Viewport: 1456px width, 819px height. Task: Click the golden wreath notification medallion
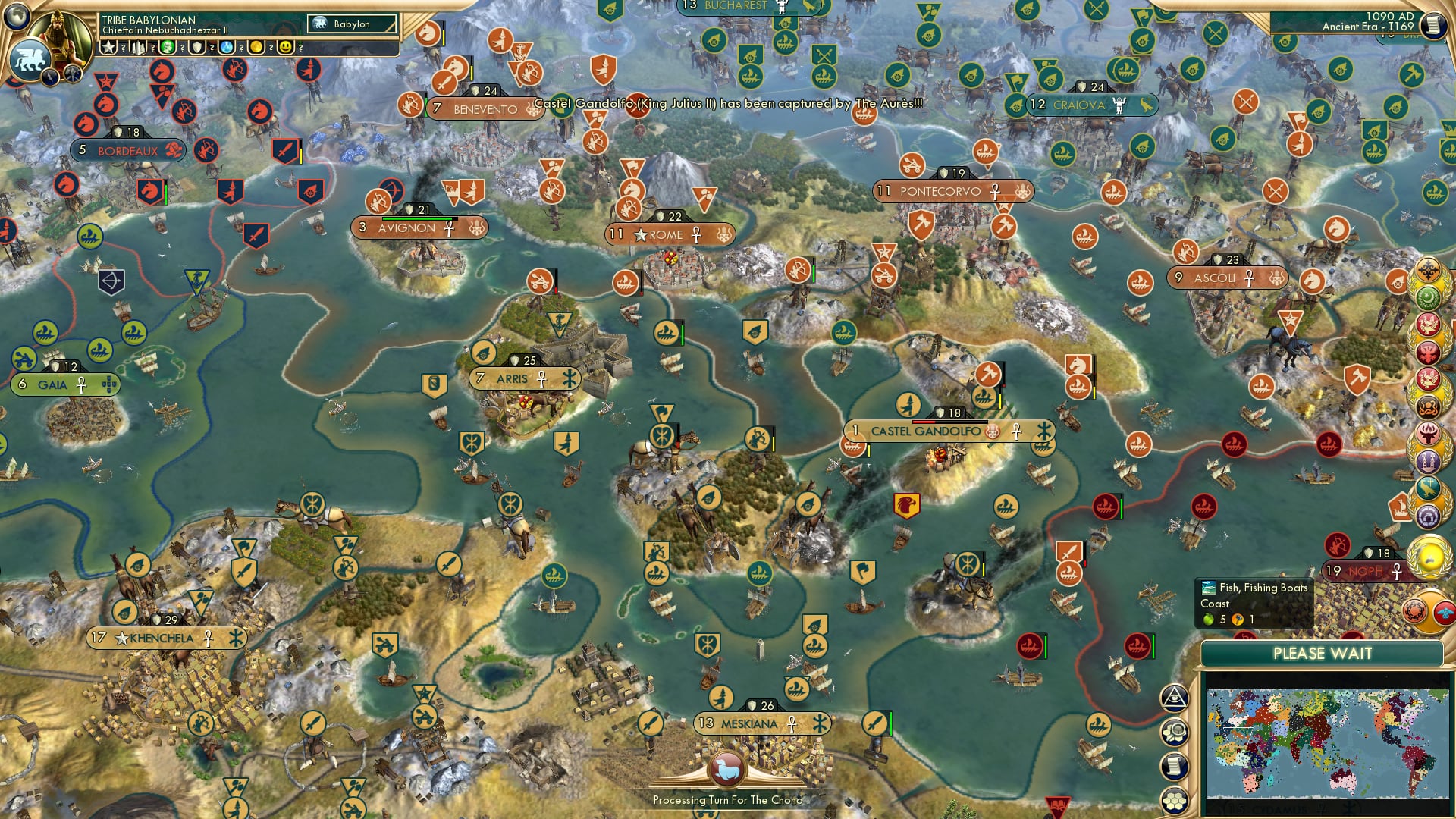click(1429, 556)
